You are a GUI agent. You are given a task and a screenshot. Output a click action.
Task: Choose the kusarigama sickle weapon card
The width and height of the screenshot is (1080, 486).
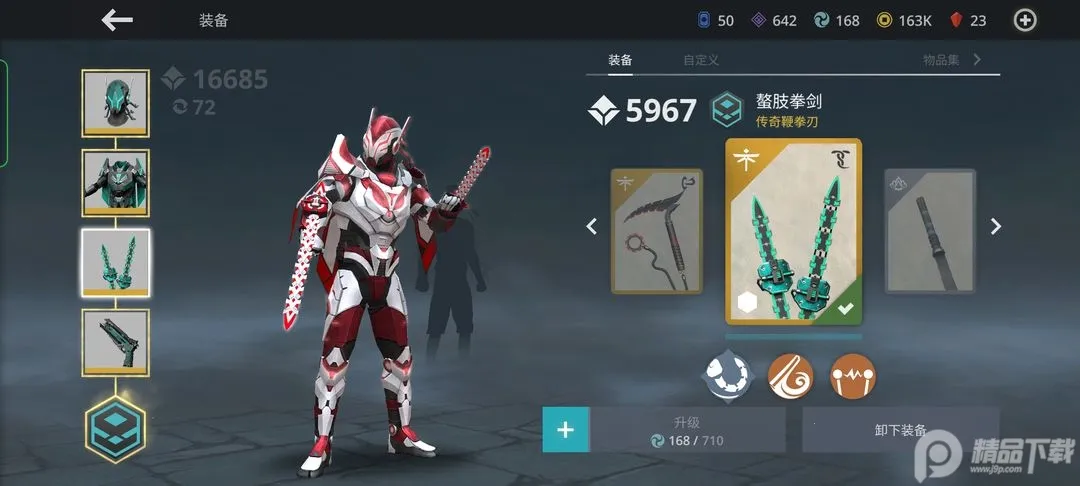click(657, 231)
